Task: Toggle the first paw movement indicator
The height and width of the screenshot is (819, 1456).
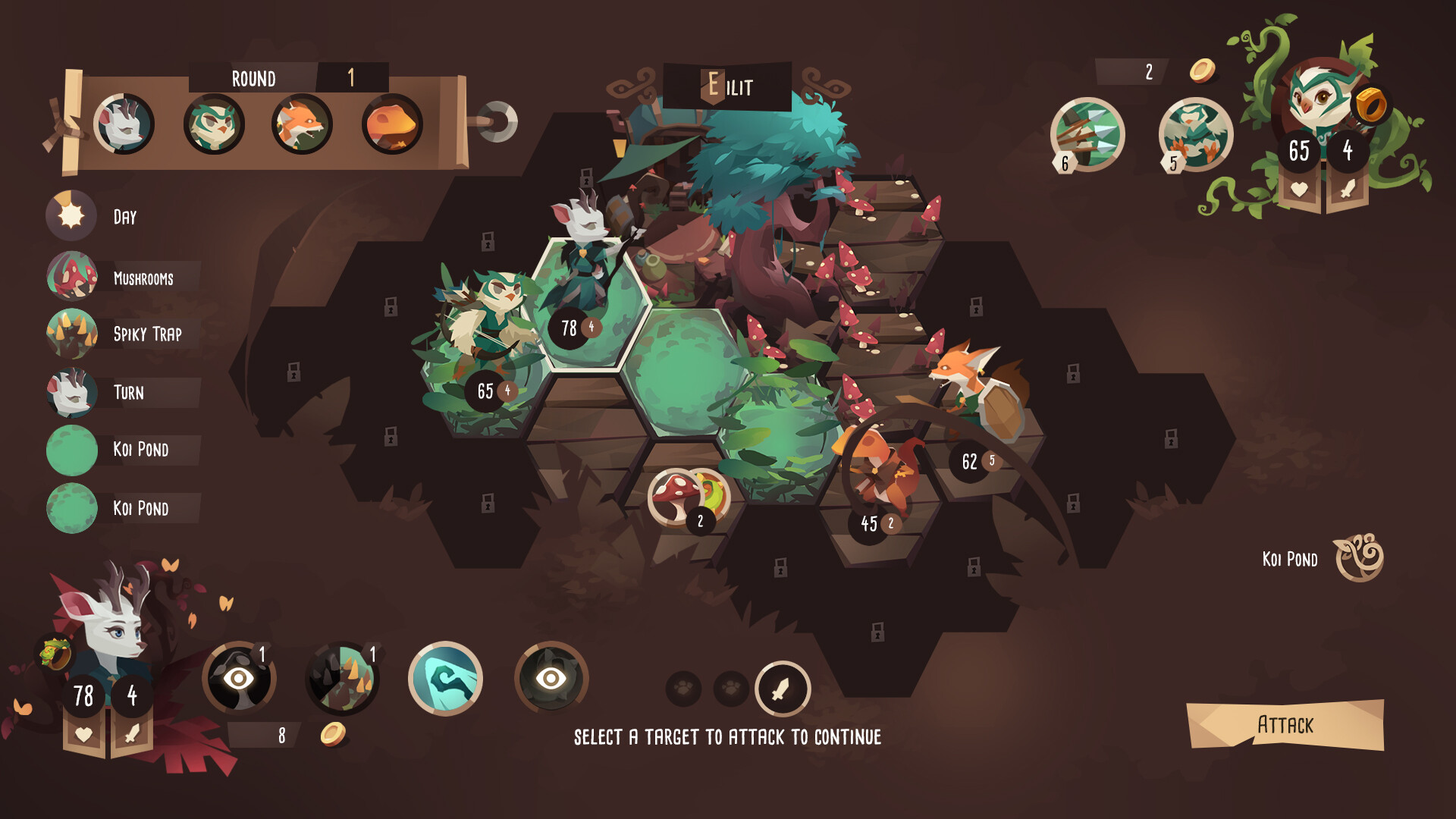Action: point(681,690)
